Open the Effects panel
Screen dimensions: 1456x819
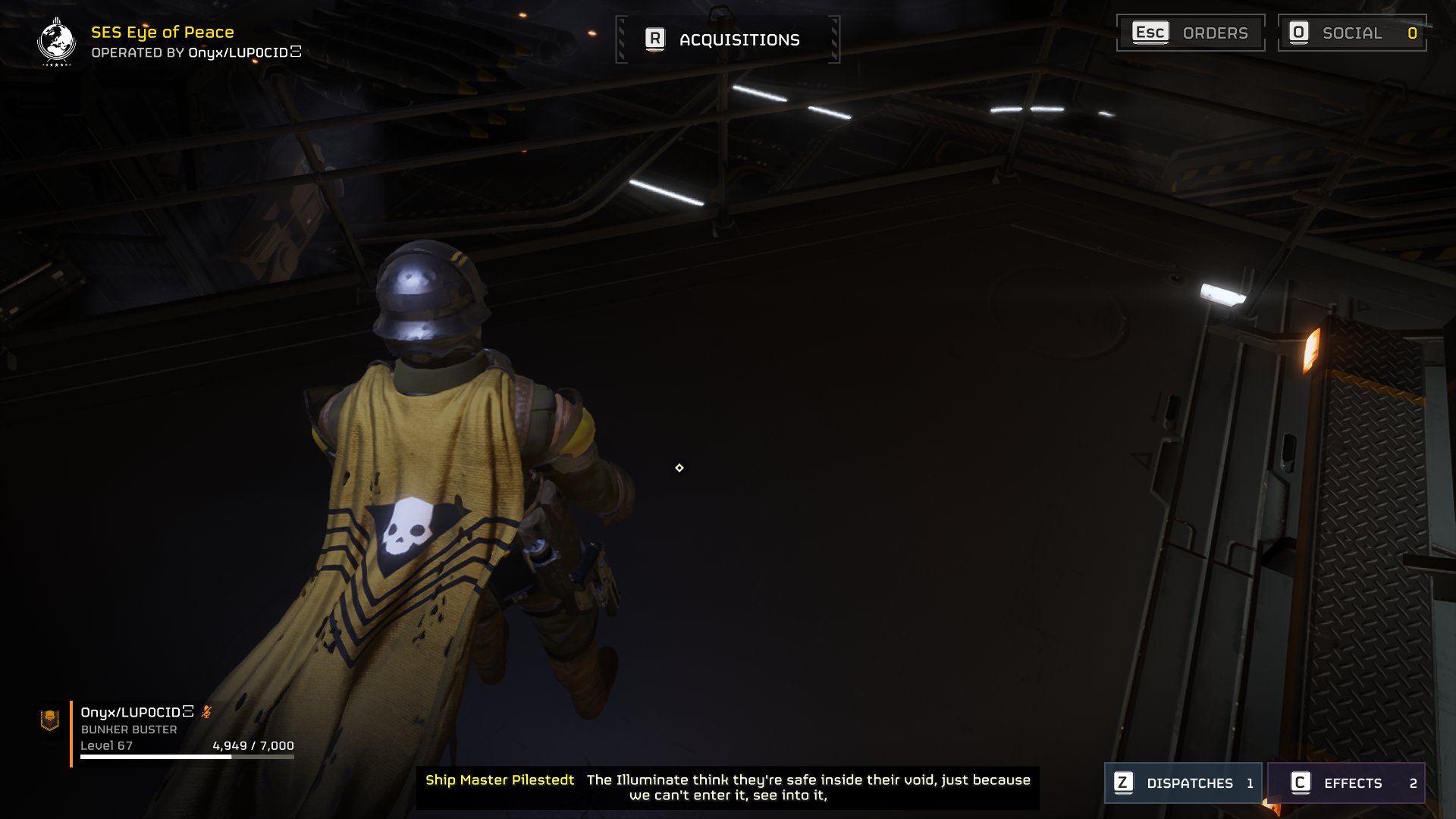click(x=1345, y=783)
